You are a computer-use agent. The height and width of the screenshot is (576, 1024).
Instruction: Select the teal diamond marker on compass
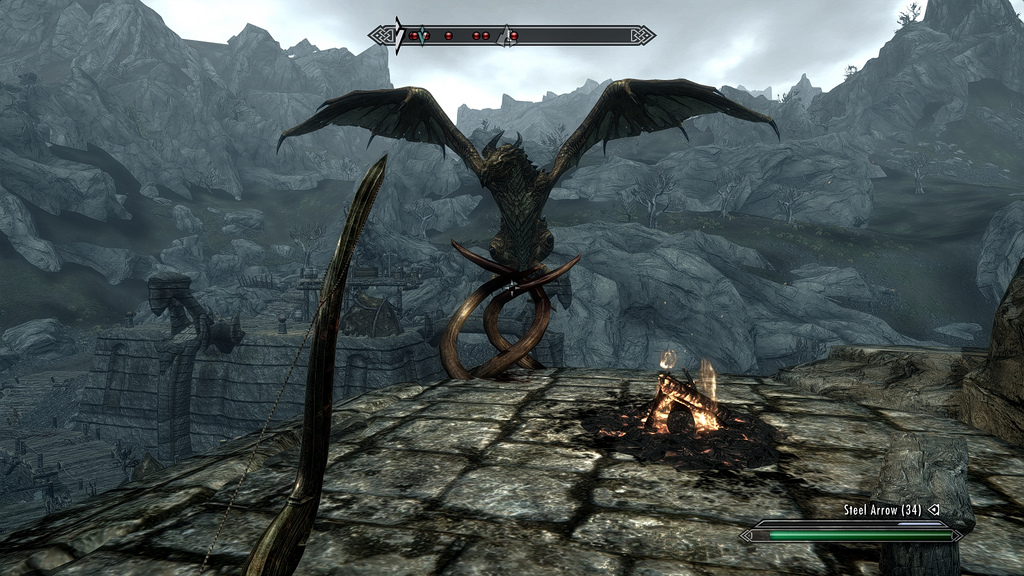[x=423, y=36]
